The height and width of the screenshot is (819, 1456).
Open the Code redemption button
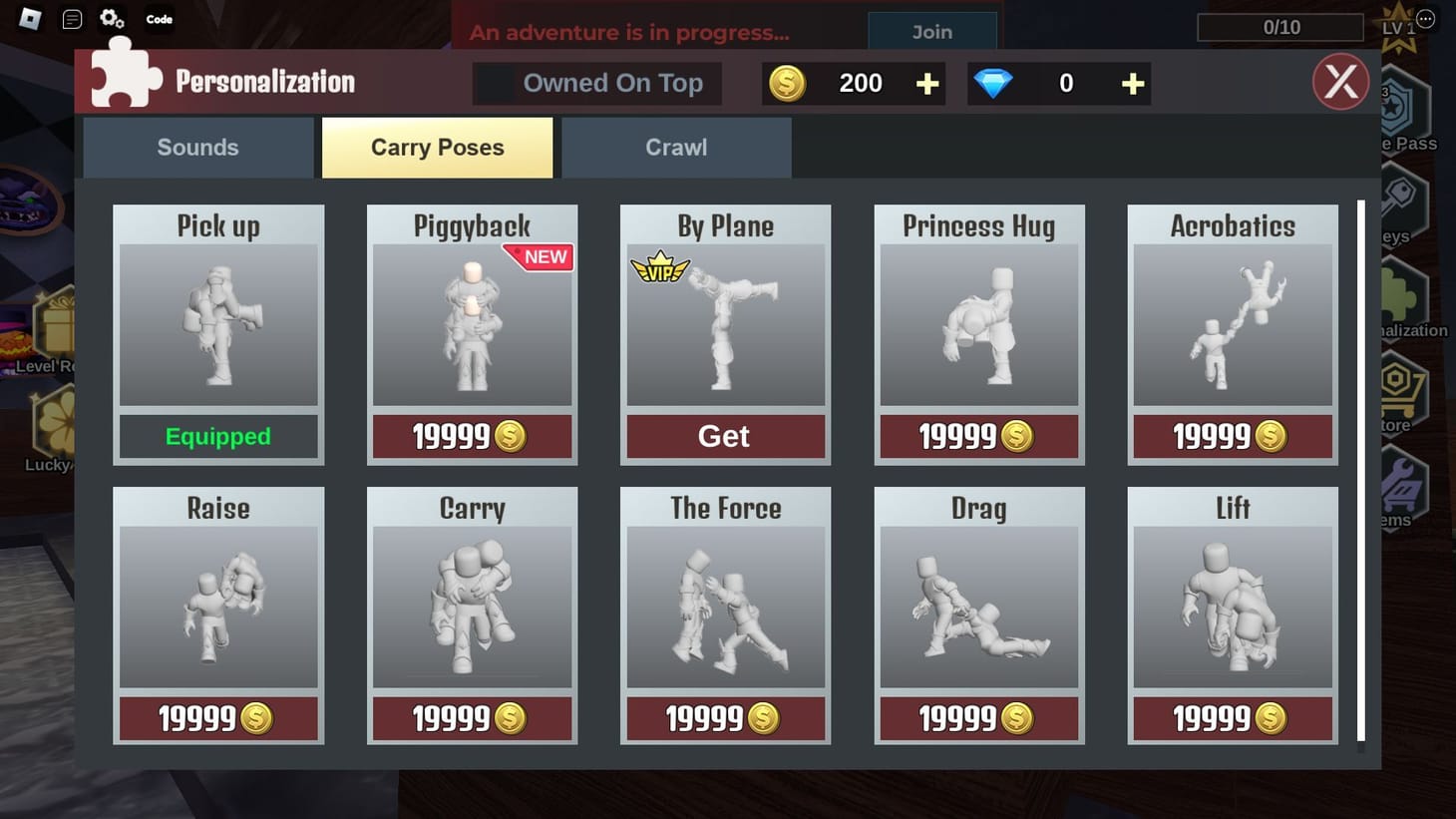point(159,17)
